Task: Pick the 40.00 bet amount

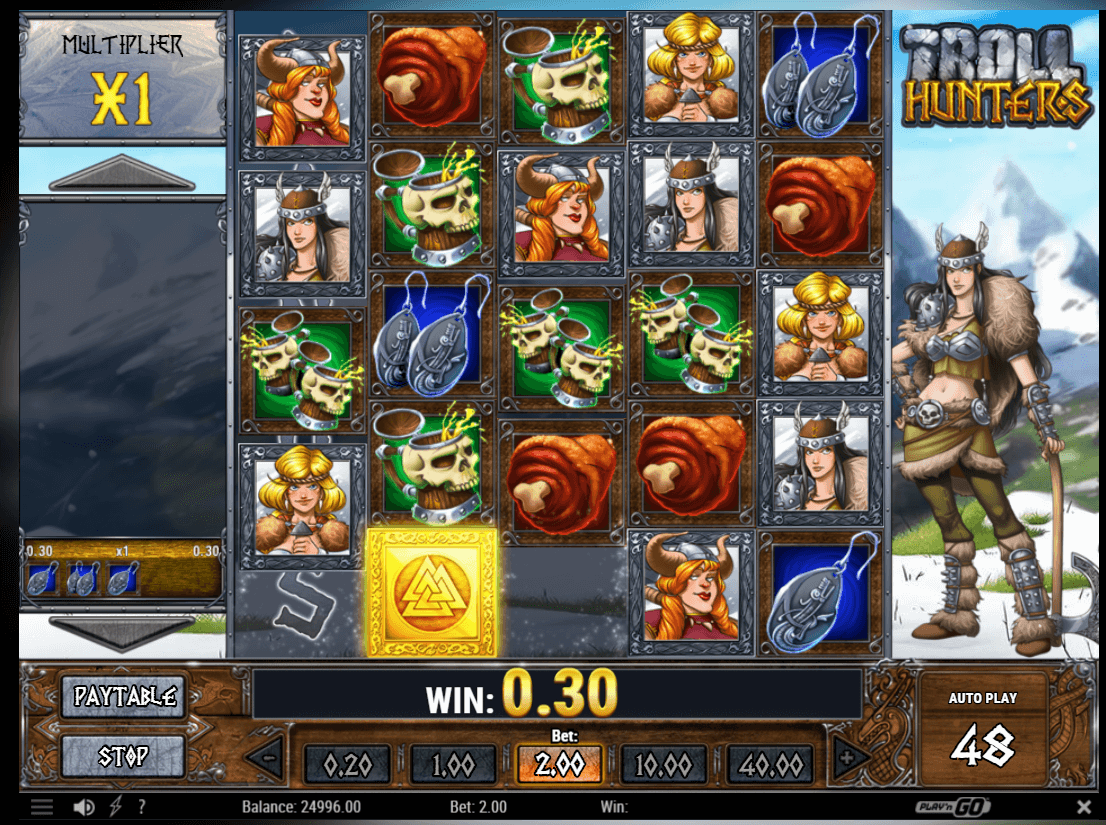Action: [x=768, y=765]
